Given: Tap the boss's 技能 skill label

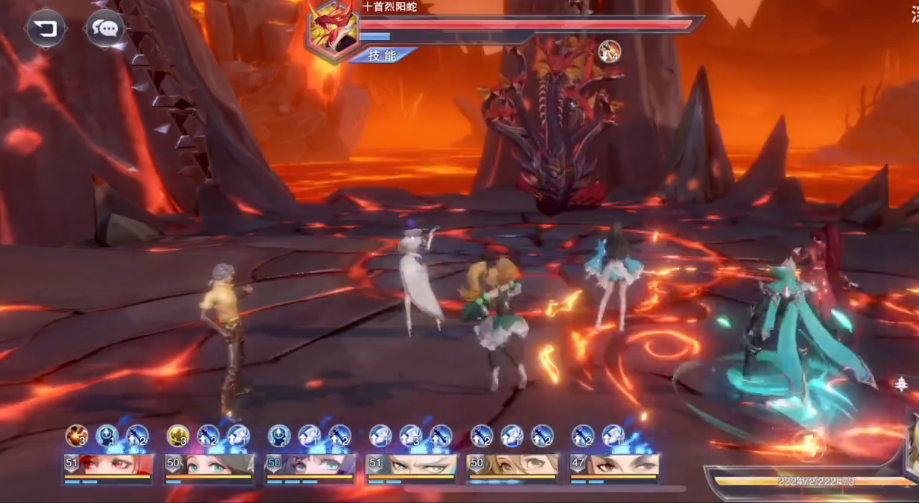Looking at the screenshot, I should [381, 56].
